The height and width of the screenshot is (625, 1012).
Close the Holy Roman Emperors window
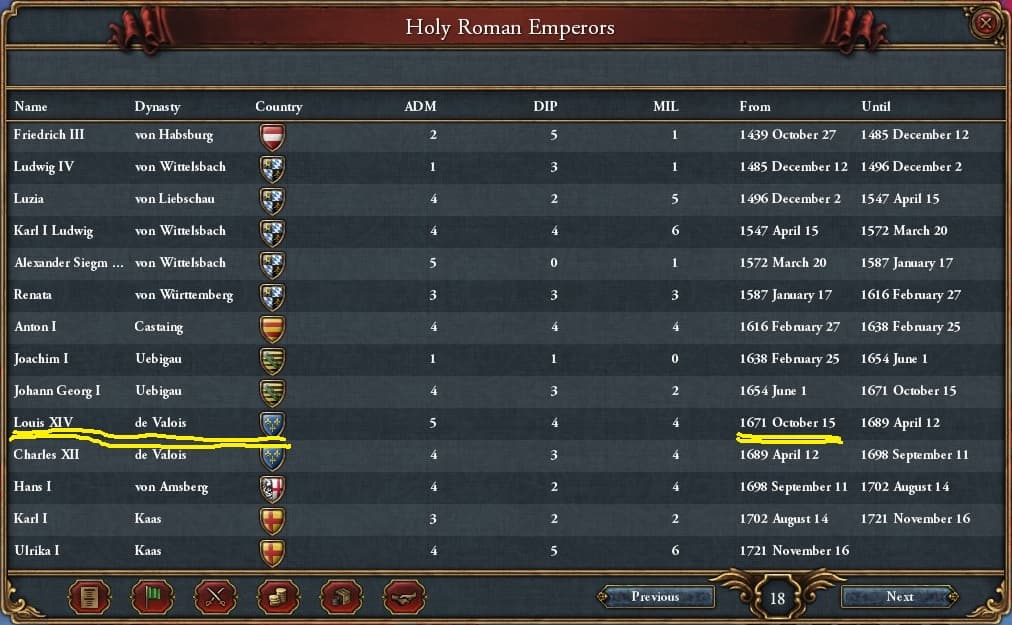986,24
